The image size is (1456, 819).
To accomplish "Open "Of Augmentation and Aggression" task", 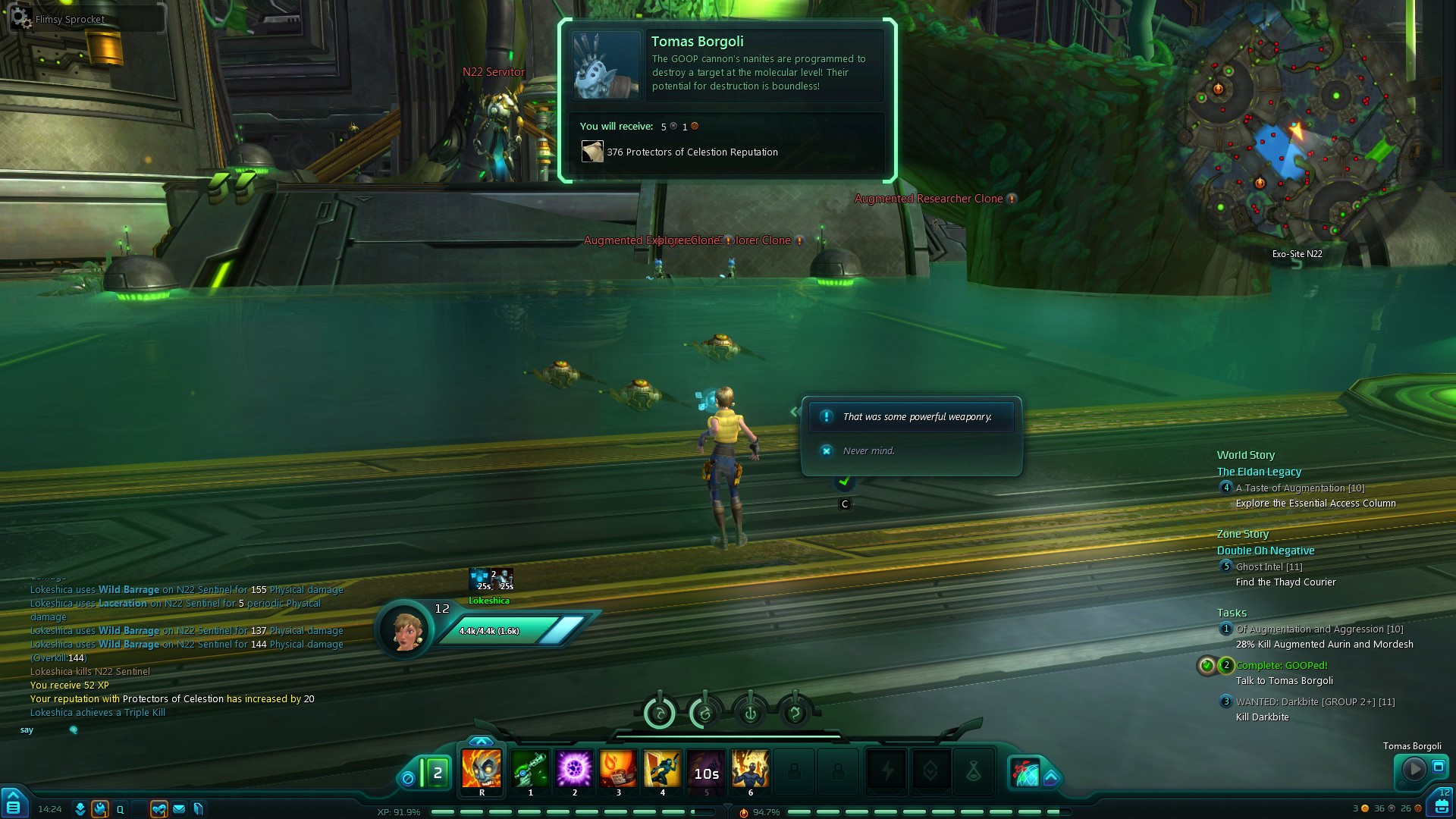I will coord(1319,629).
